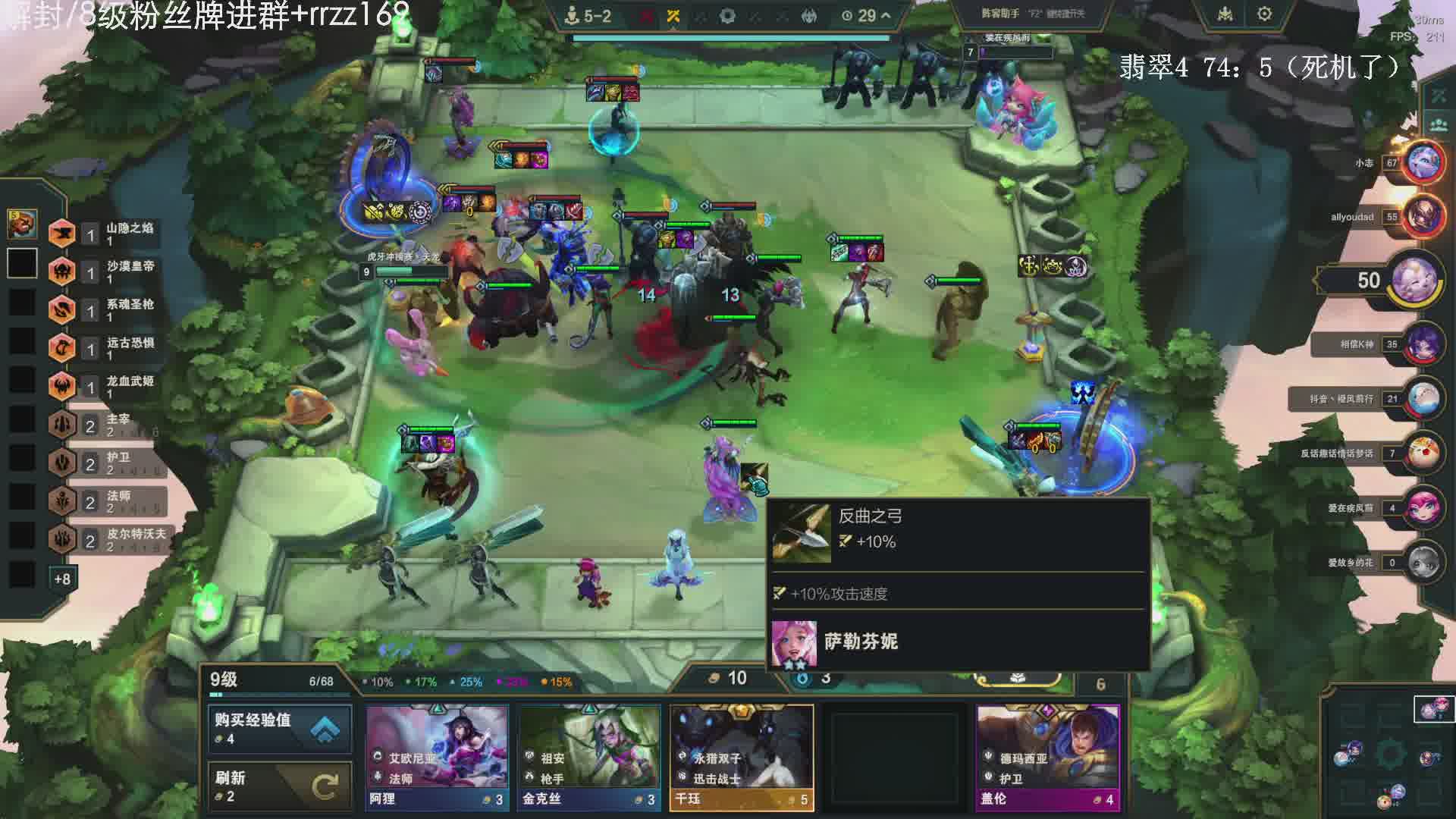1456x819 pixels.
Task: Visit 相信K神's board from the player list
Action: pos(1422,344)
